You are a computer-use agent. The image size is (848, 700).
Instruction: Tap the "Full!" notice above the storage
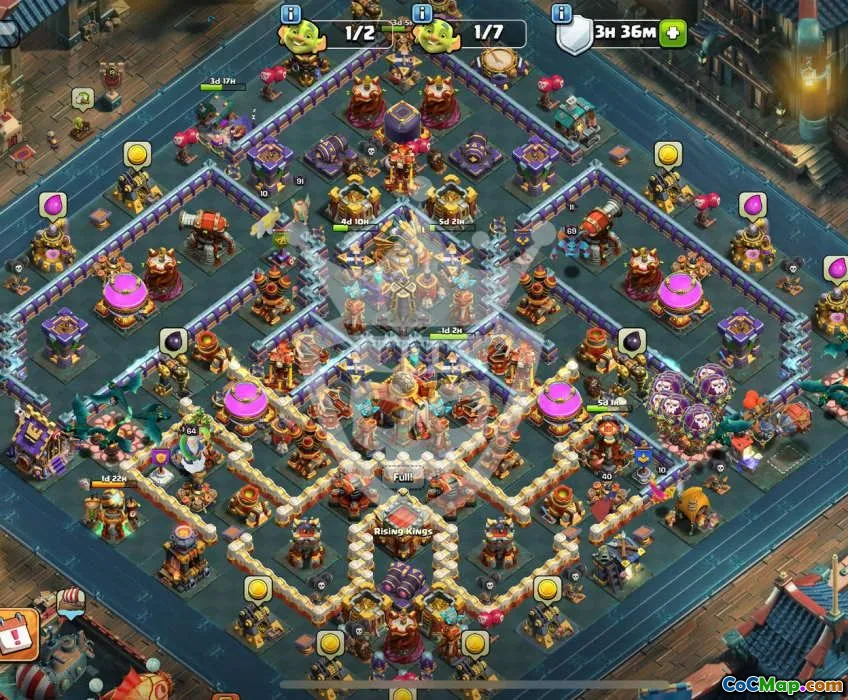[x=402, y=478]
